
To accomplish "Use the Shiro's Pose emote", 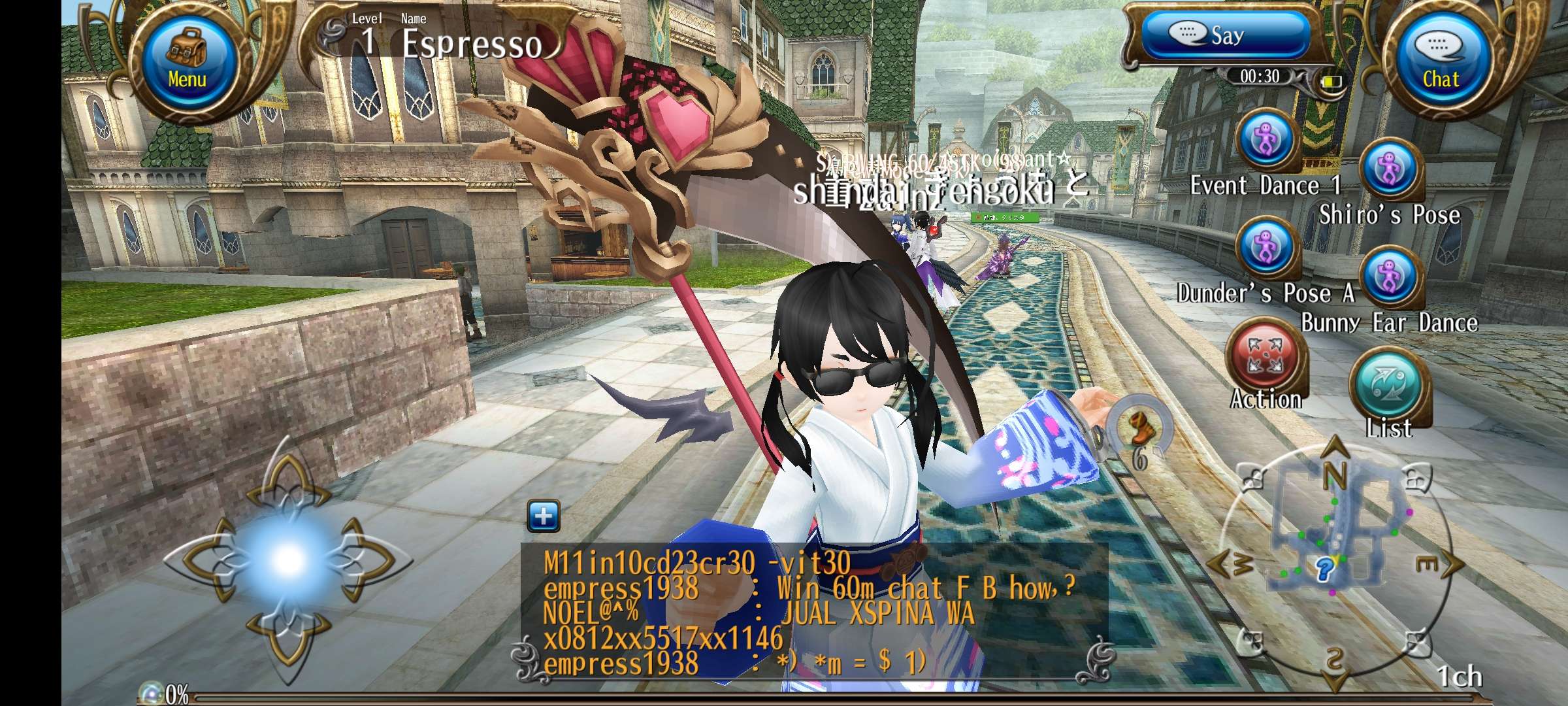I will point(1389,170).
